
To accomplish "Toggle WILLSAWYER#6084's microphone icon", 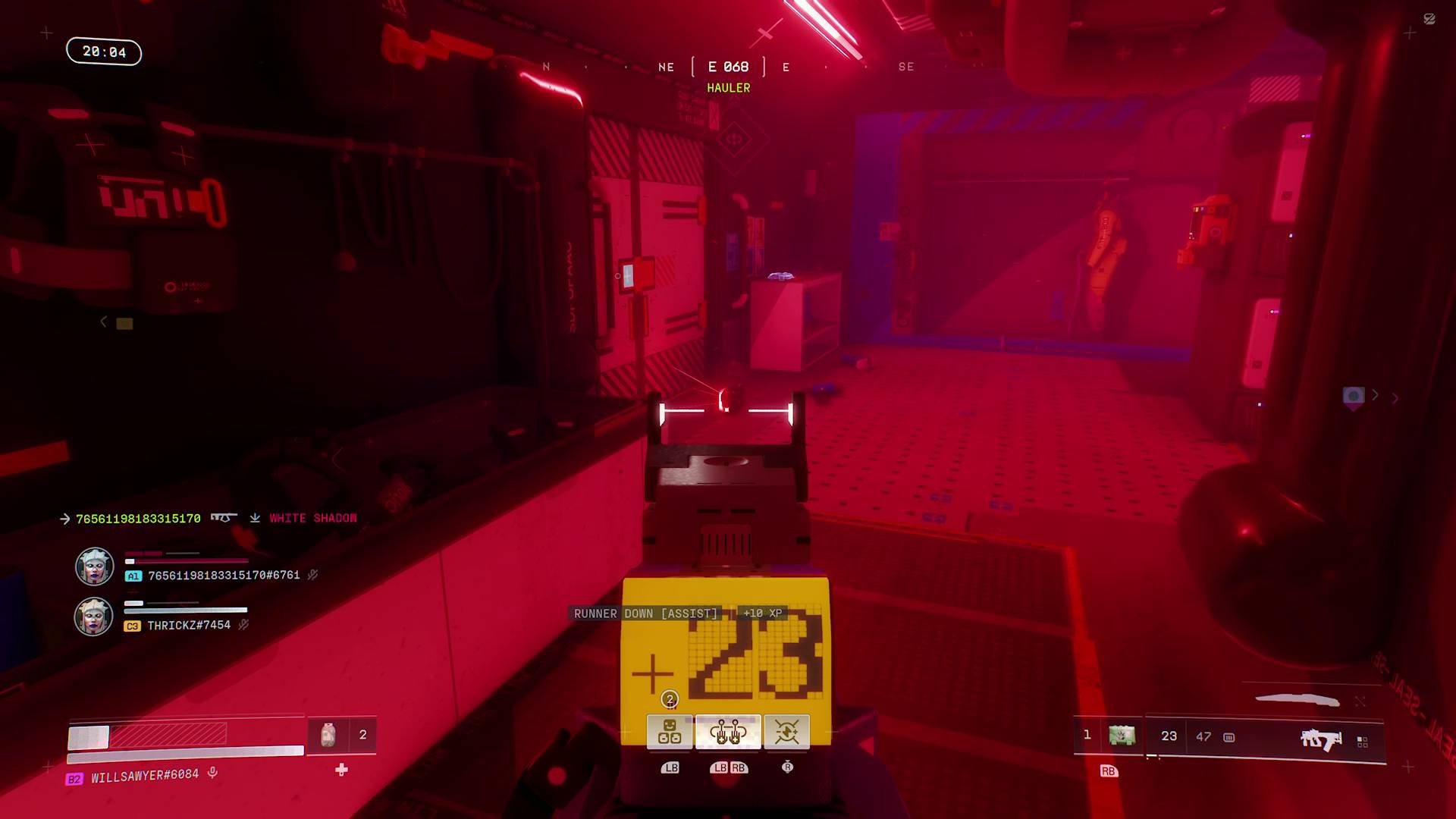I will 213,773.
